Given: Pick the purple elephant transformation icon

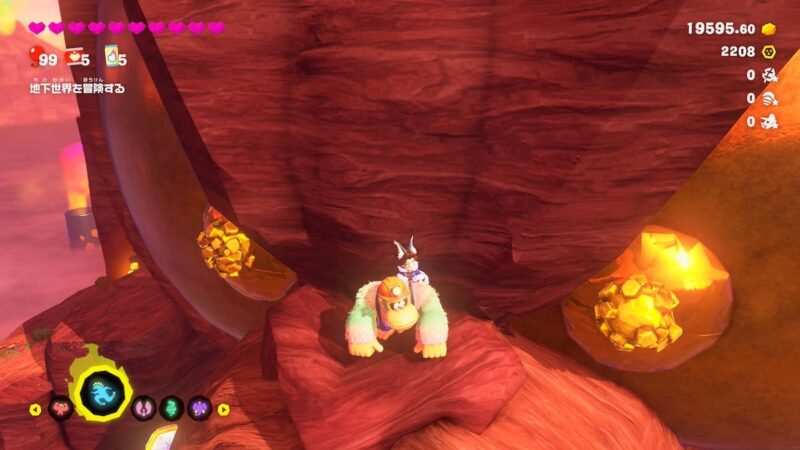Looking at the screenshot, I should (x=199, y=408).
